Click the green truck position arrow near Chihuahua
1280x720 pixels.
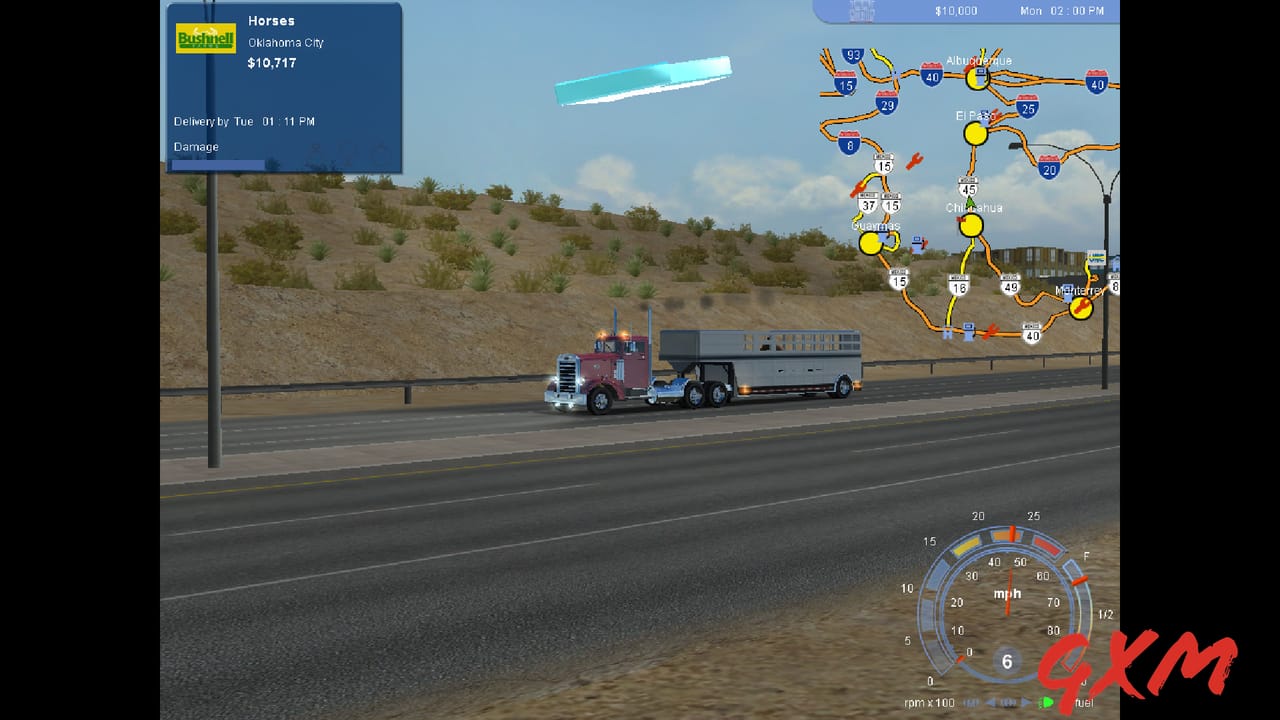click(967, 203)
